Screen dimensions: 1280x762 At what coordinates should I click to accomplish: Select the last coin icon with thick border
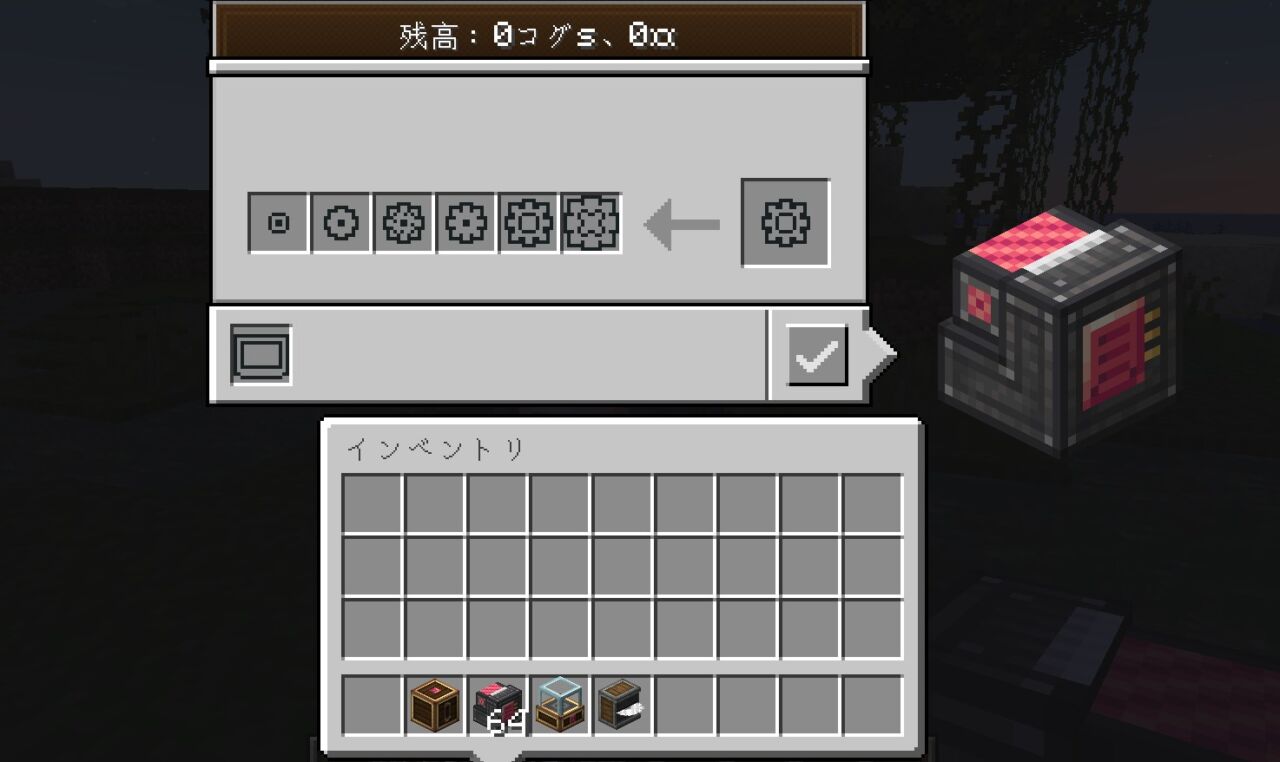[x=589, y=223]
